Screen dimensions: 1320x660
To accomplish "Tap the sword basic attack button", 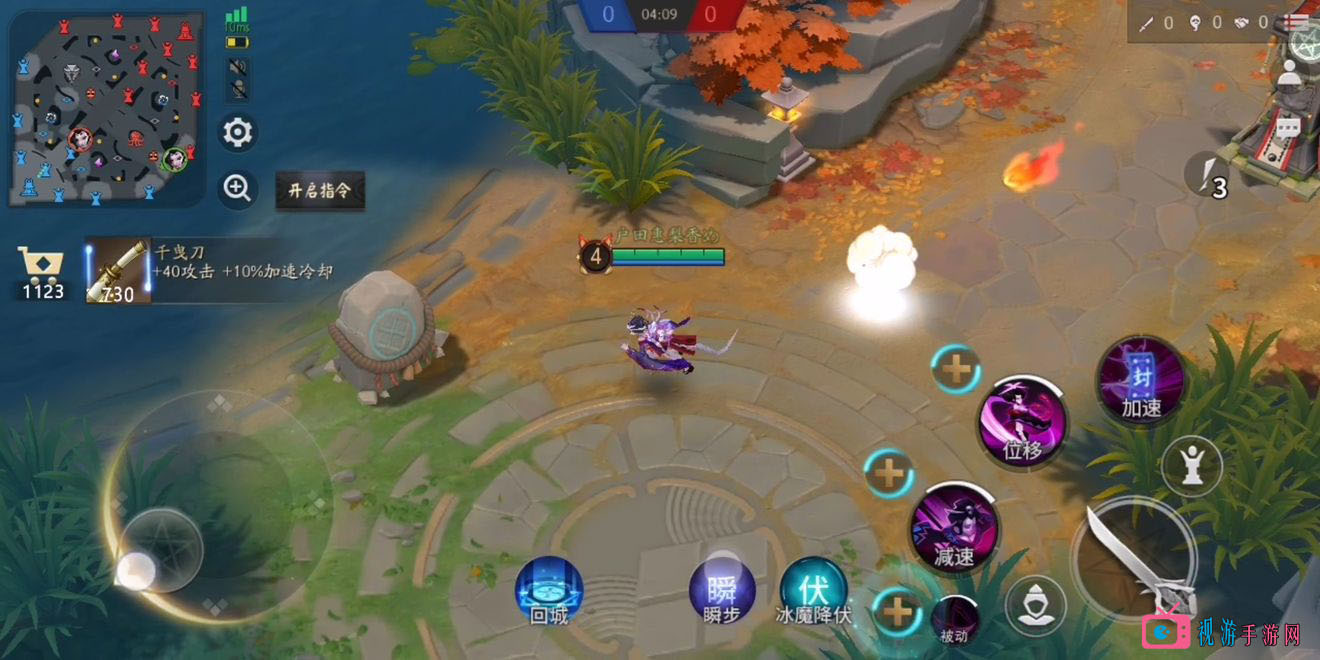I will point(1133,559).
